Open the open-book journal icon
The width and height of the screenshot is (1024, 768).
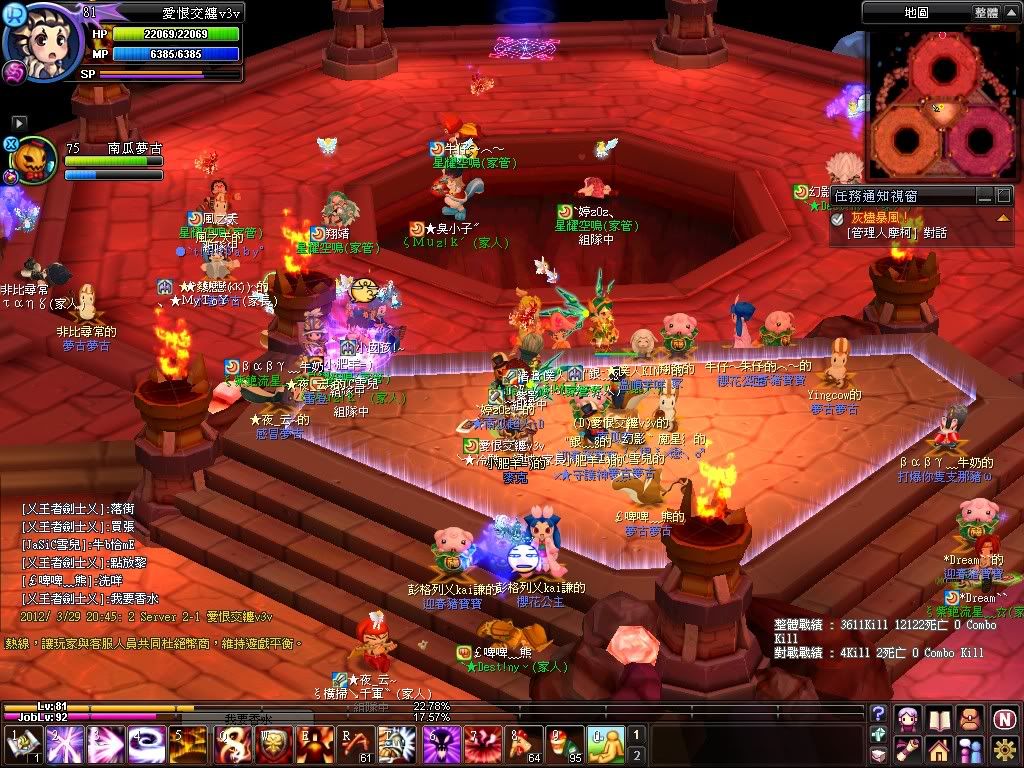(939, 717)
